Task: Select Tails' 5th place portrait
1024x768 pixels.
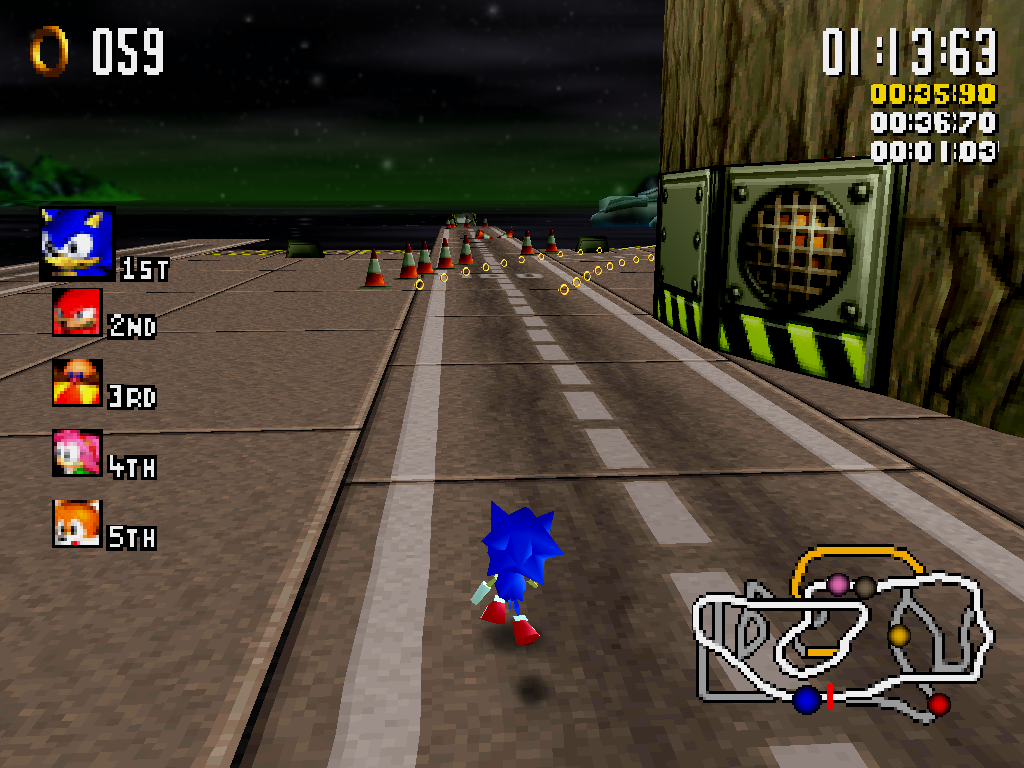Action: 77,523
